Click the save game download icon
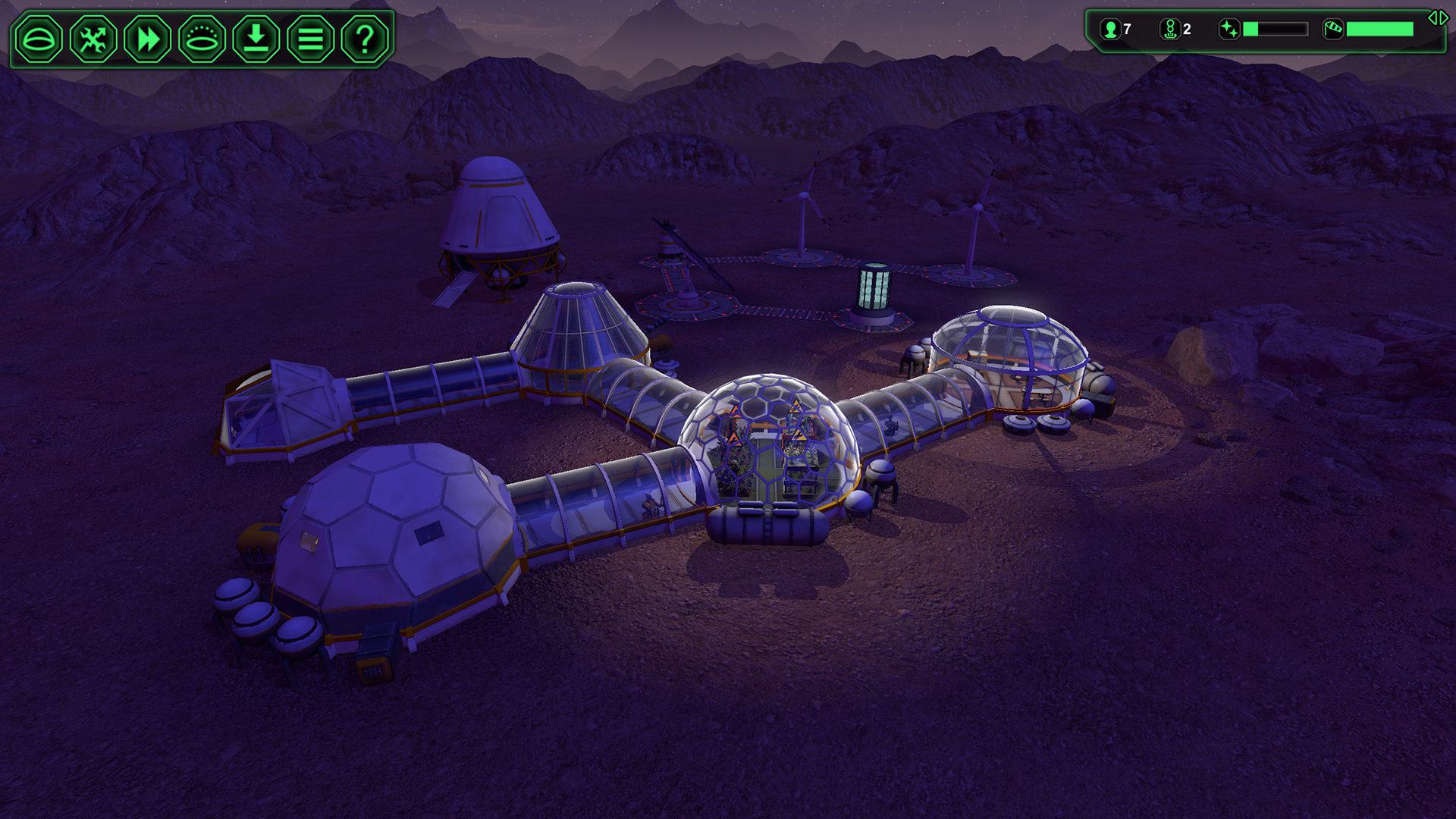The width and height of the screenshot is (1456, 819). [254, 39]
